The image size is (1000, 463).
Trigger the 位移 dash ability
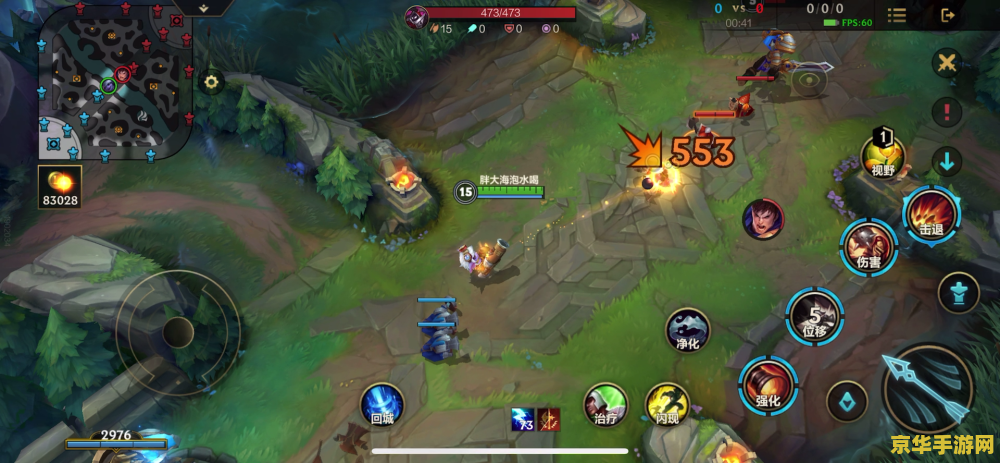point(814,314)
